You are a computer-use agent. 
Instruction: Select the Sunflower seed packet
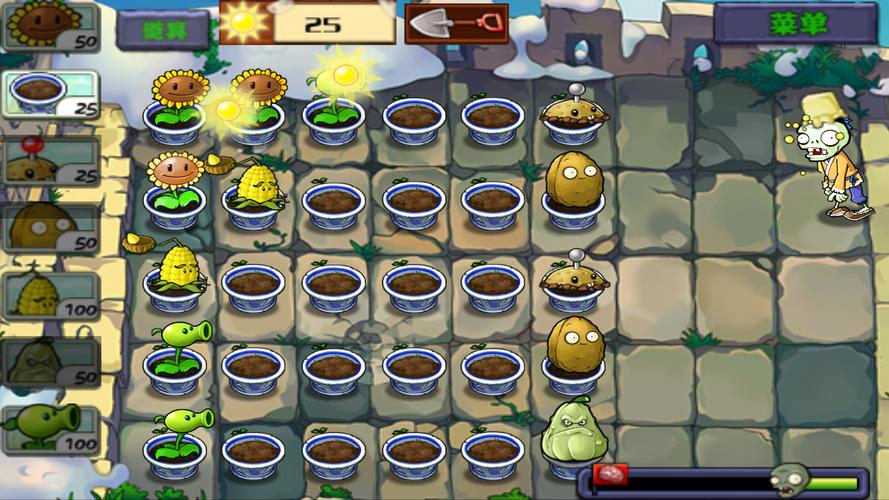click(x=50, y=26)
